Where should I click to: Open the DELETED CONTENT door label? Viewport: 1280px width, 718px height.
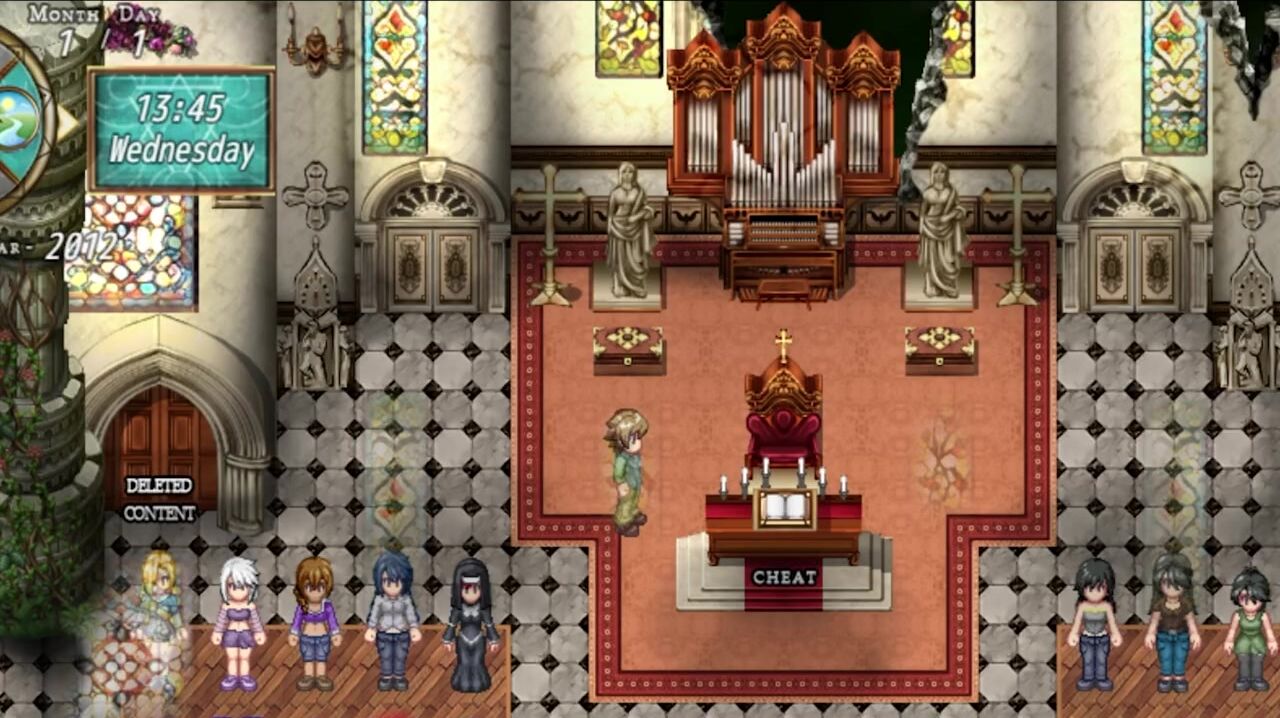tap(159, 499)
